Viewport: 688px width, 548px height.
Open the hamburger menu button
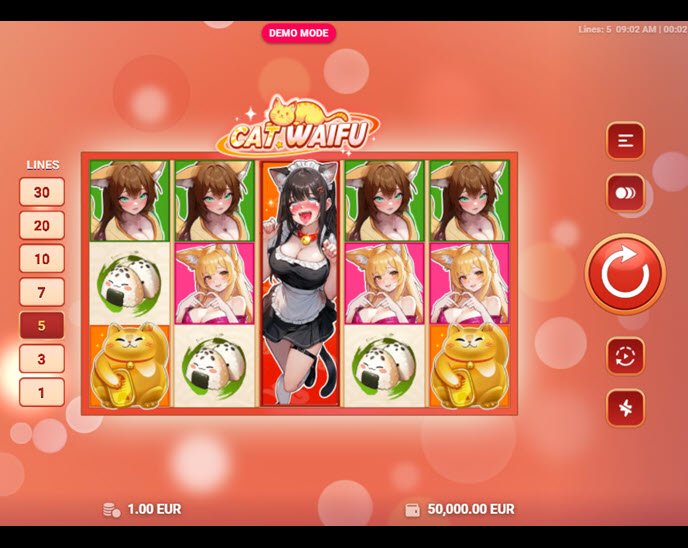(625, 141)
